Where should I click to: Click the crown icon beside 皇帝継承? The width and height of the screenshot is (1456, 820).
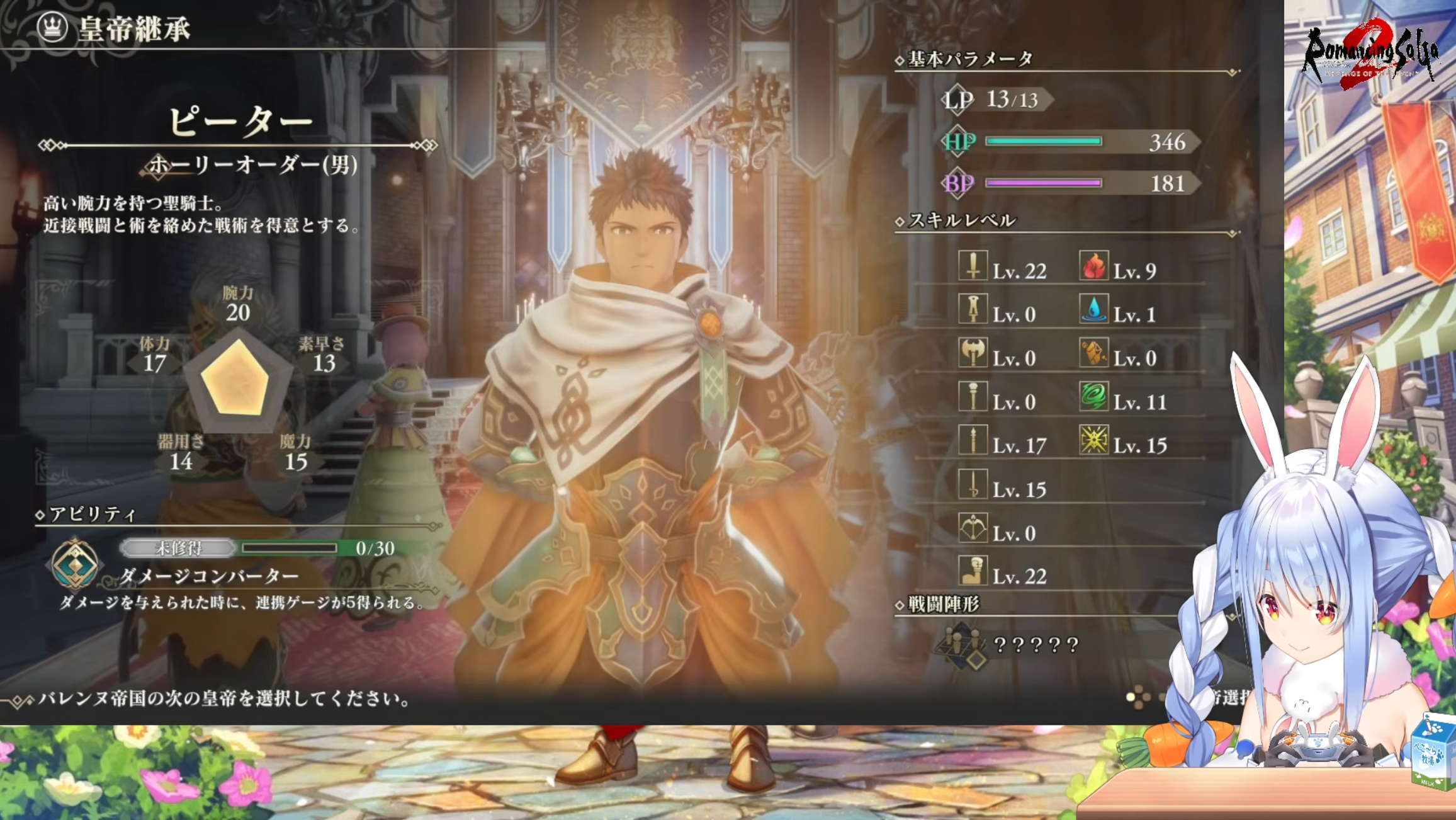pyautogui.click(x=52, y=27)
